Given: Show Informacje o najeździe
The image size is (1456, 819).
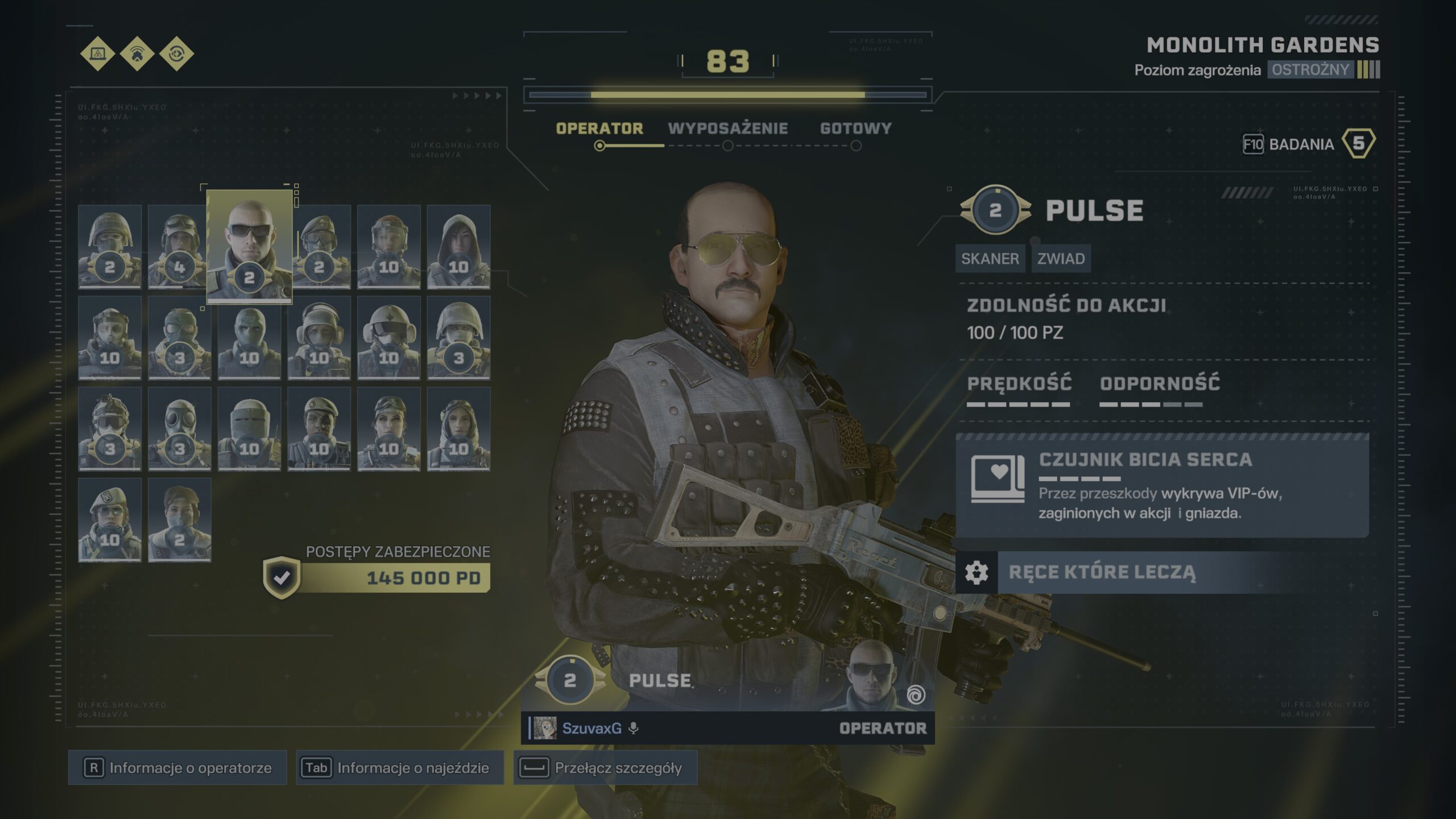Looking at the screenshot, I should pos(399,768).
